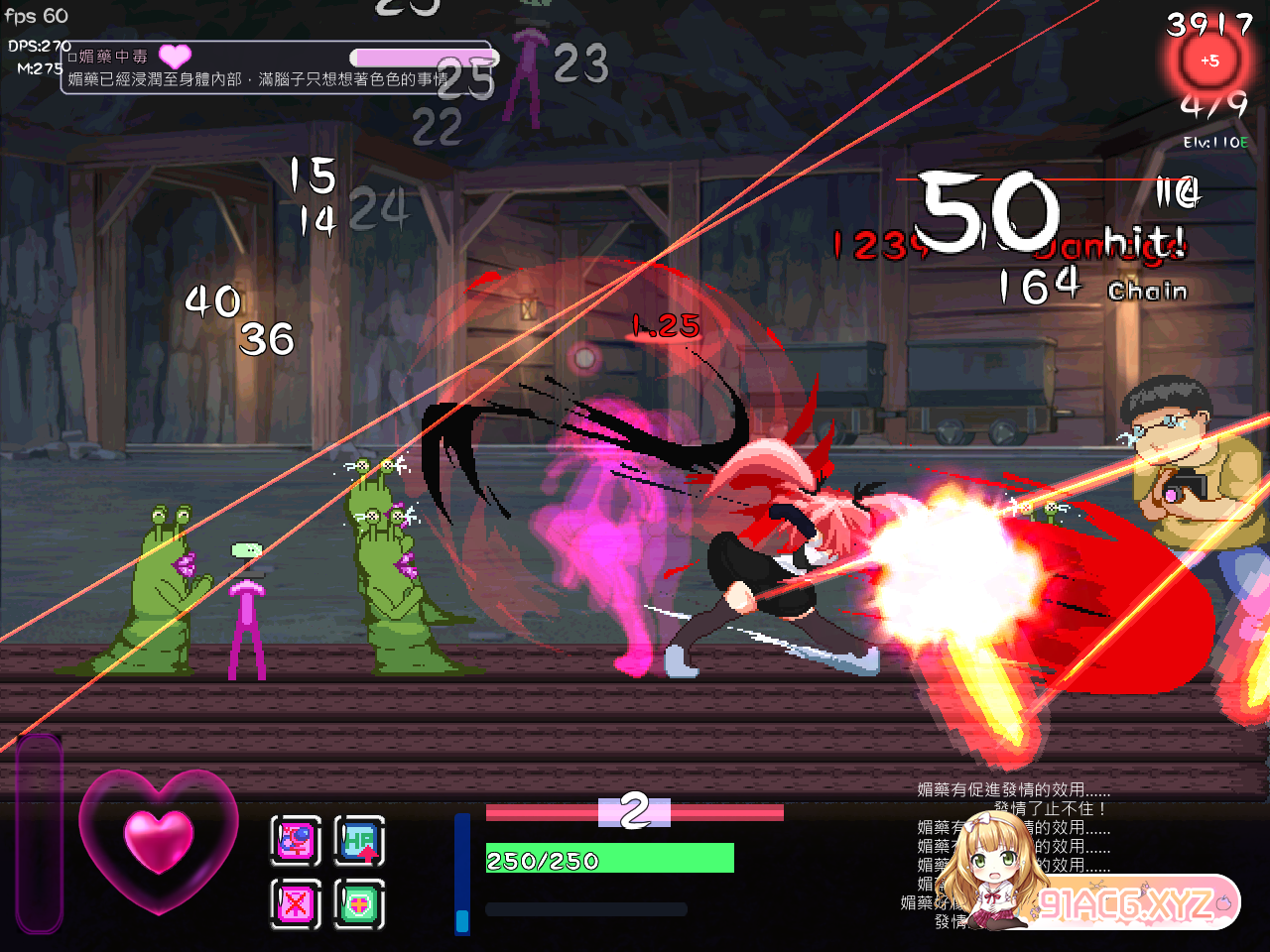Select the pink gender-symbols status icon
The width and height of the screenshot is (1270, 952).
(x=296, y=841)
